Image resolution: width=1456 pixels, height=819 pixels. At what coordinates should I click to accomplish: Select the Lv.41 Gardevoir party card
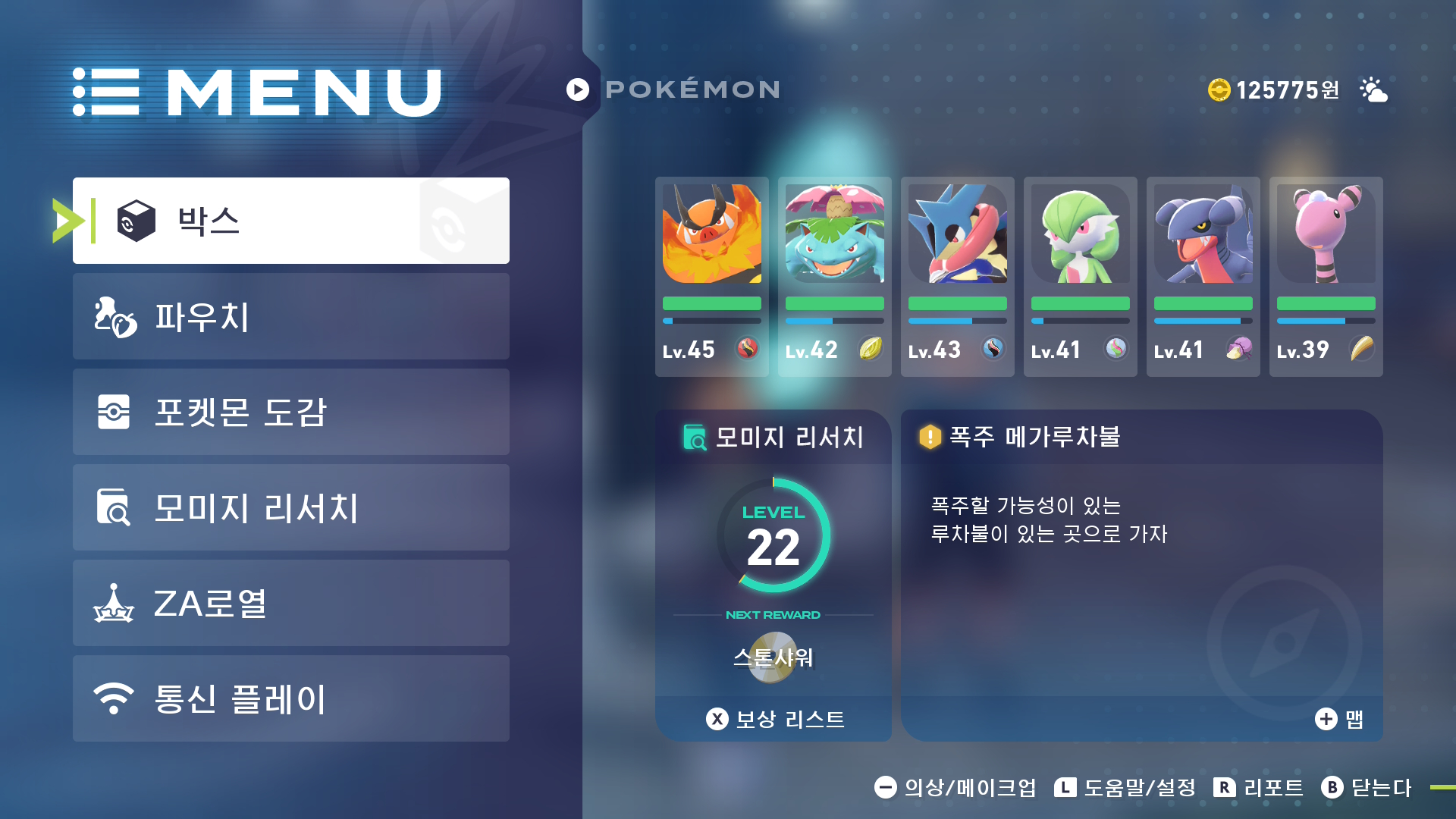[1080, 276]
